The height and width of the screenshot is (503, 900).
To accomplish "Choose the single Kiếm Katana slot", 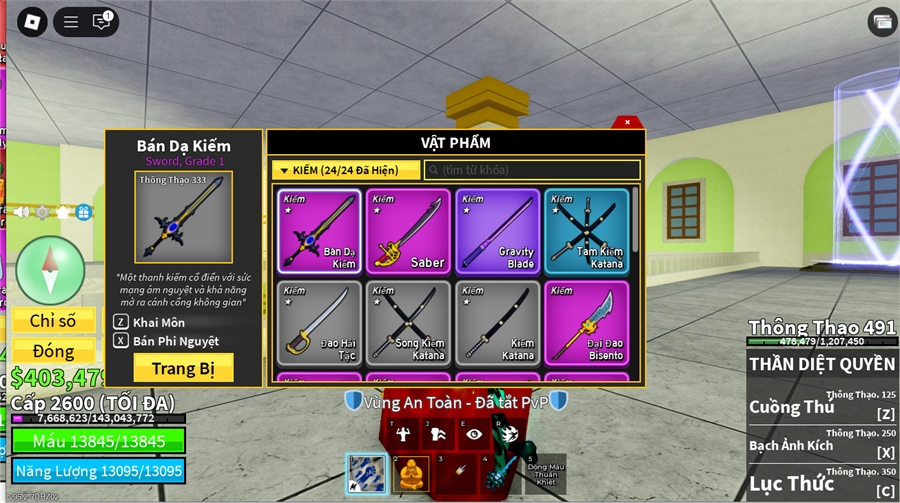I will (x=497, y=323).
